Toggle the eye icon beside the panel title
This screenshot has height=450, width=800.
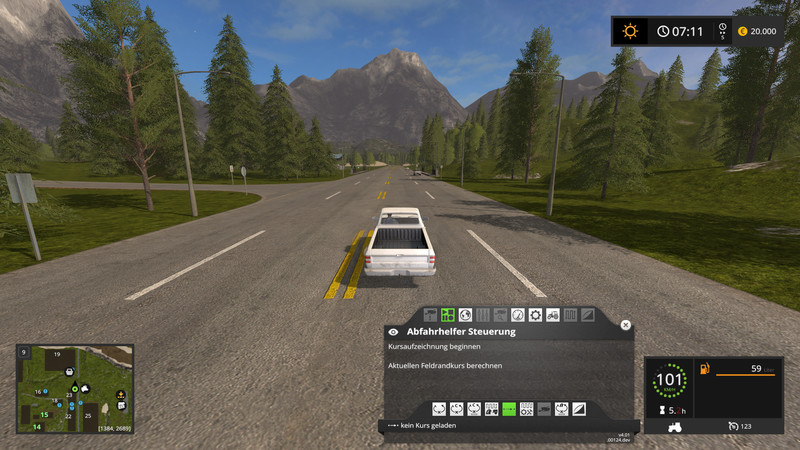pyautogui.click(x=394, y=331)
